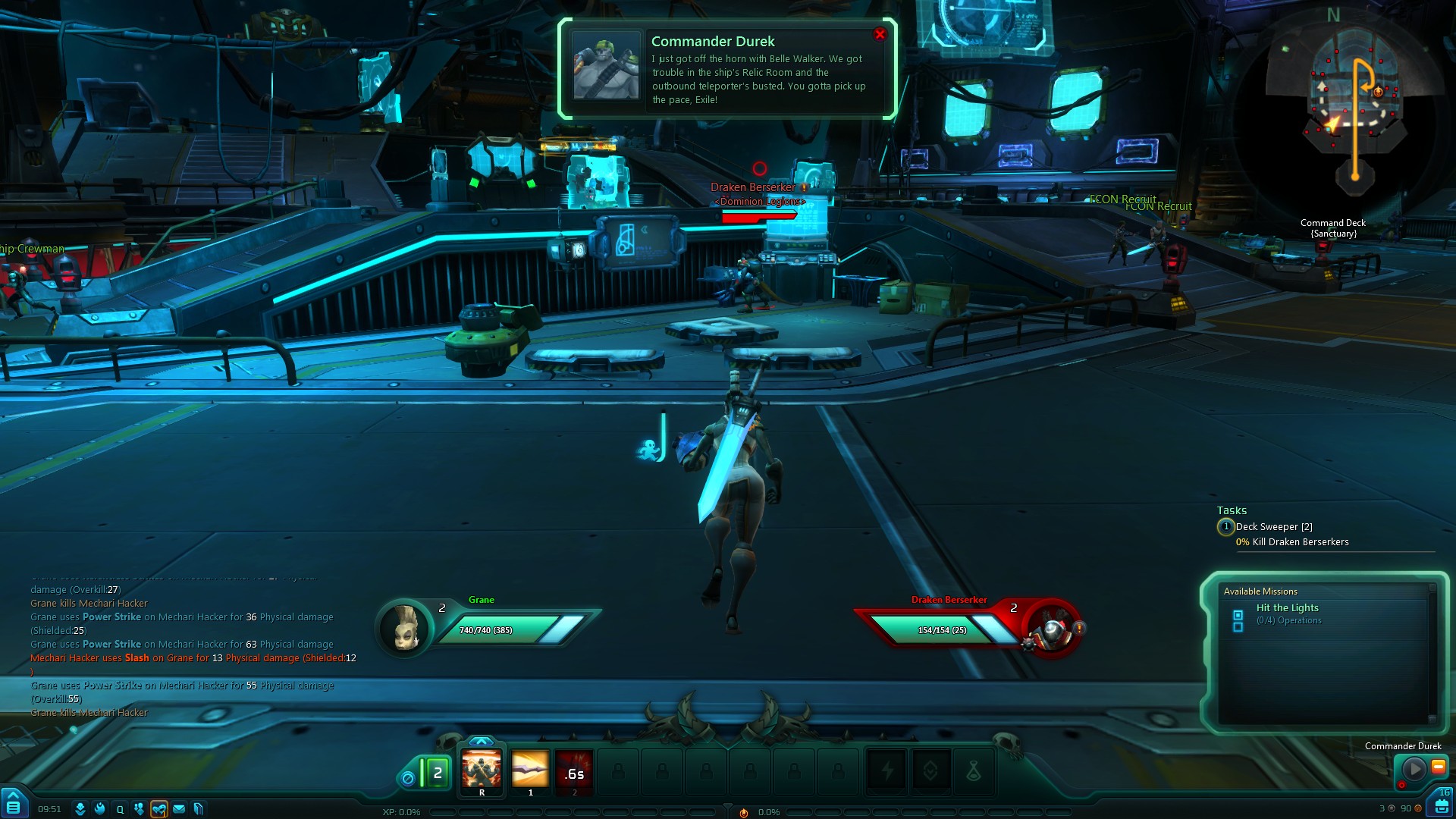1456x819 pixels.
Task: Open the book icon in the menu bar
Action: click(x=199, y=809)
